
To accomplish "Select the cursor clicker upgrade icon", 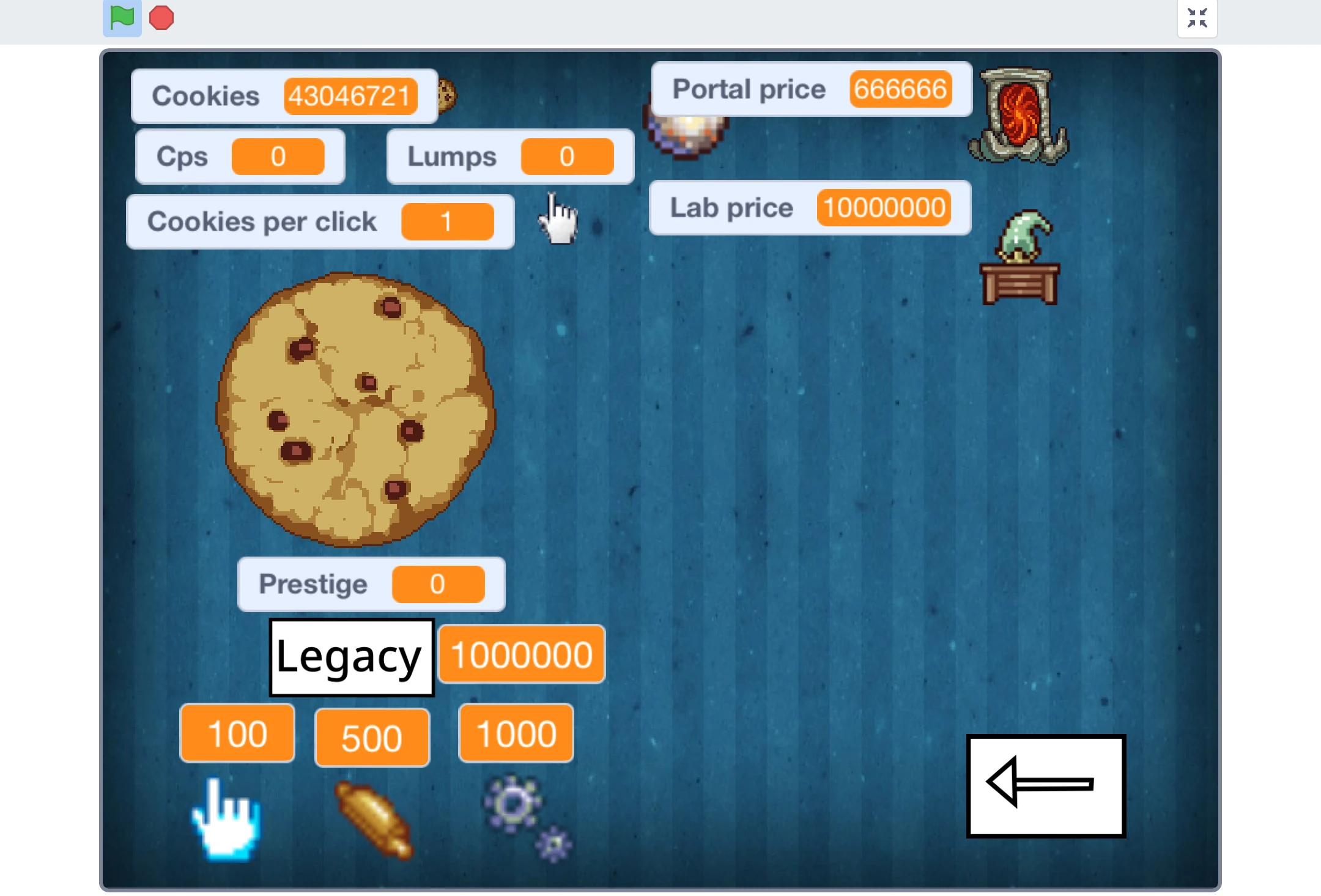I will tap(225, 823).
